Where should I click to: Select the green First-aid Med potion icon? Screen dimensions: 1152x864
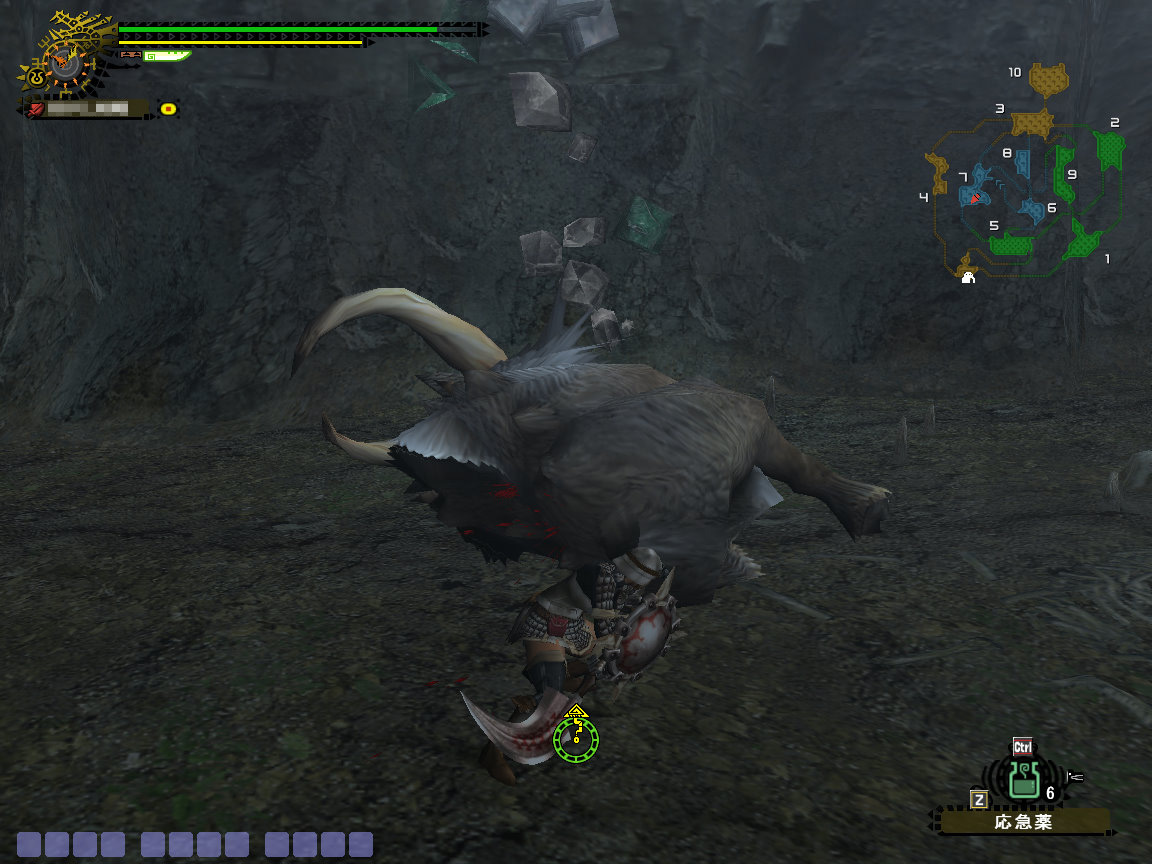1022,780
